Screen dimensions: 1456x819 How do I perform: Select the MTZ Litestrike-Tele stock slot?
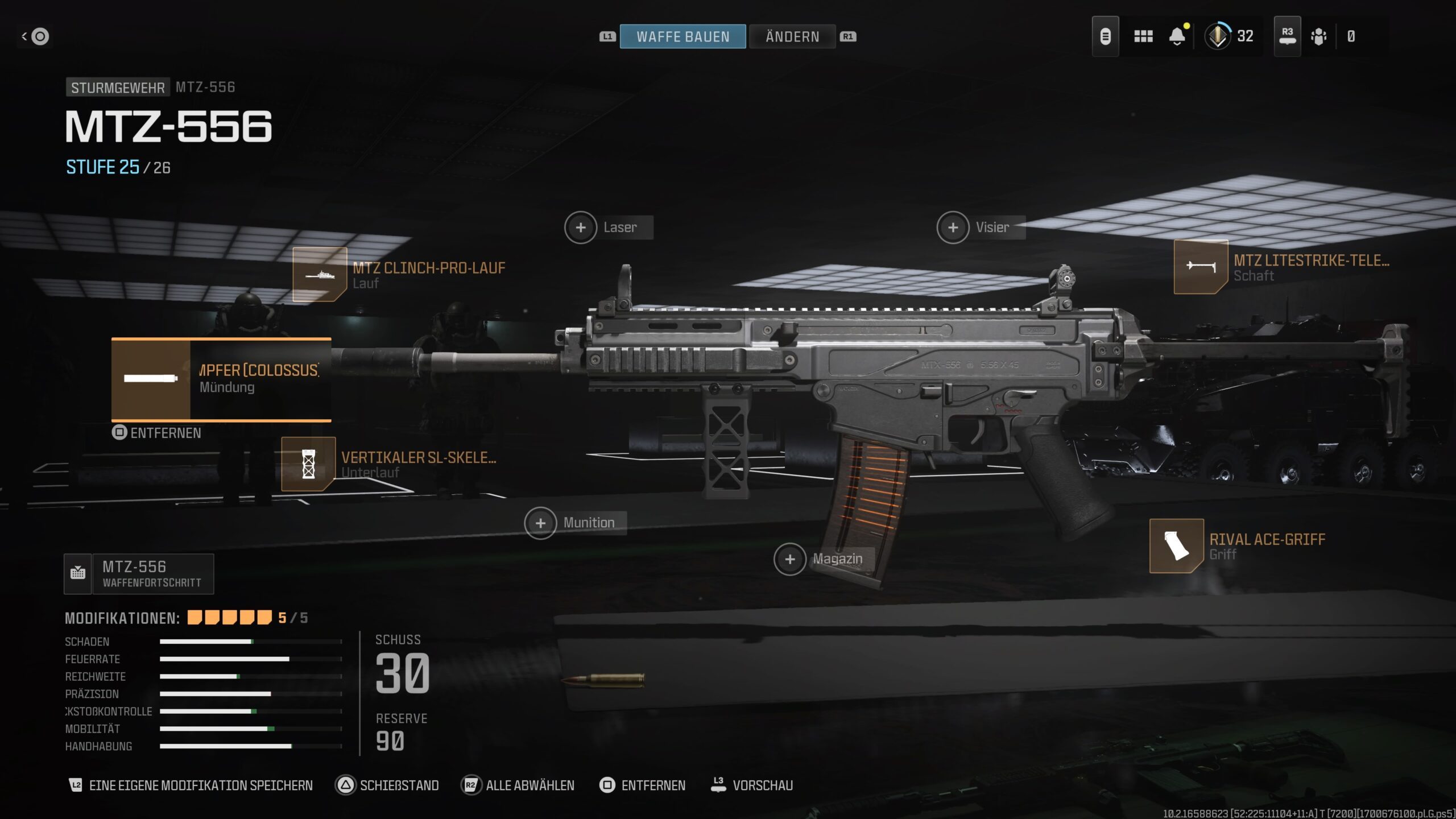coord(1201,267)
